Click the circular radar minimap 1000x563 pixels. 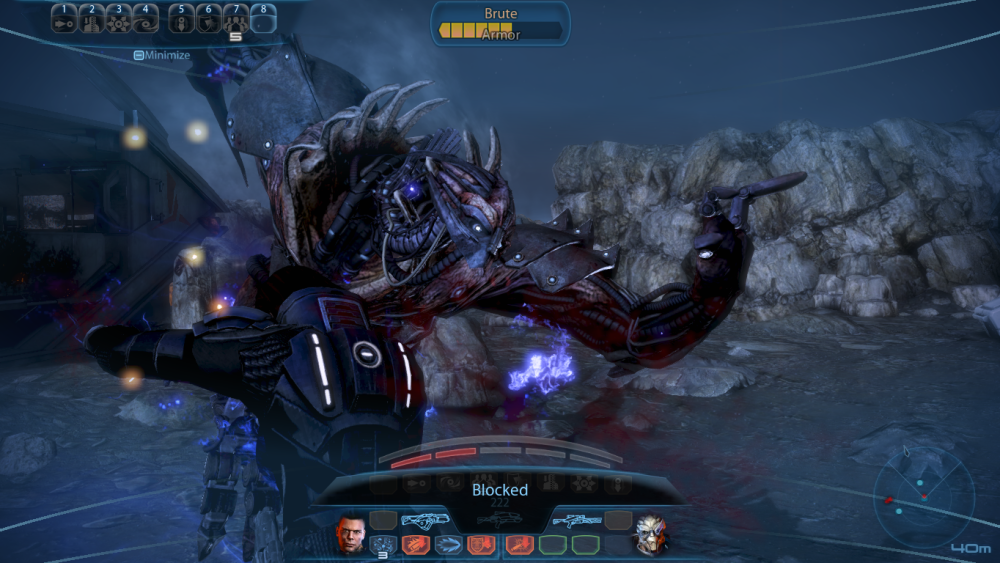[x=922, y=497]
